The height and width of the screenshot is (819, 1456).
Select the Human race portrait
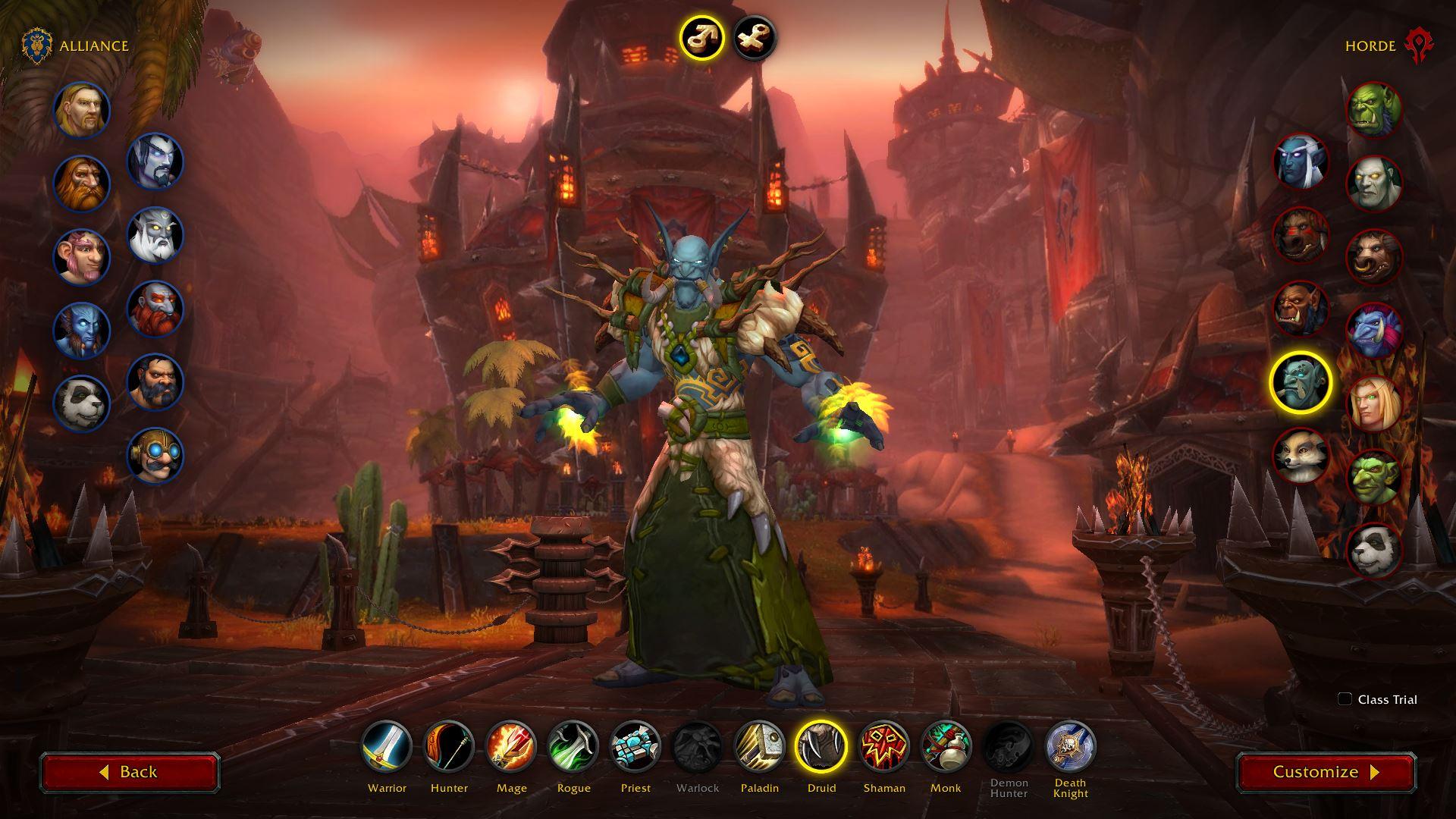[x=82, y=111]
